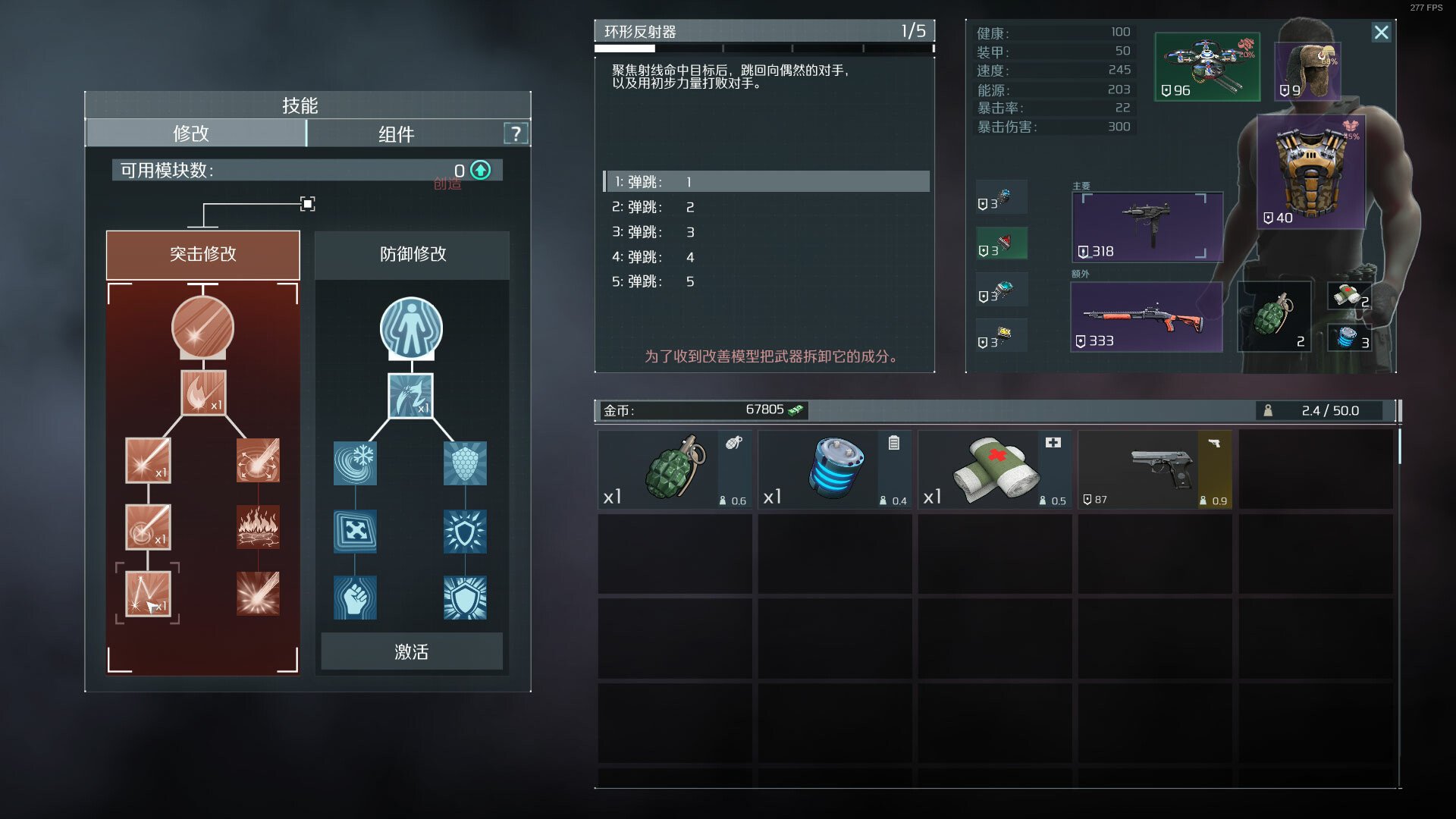Click the green upgrade arrow next to 可用模块数
This screenshot has width=1456, height=819.
(x=479, y=170)
